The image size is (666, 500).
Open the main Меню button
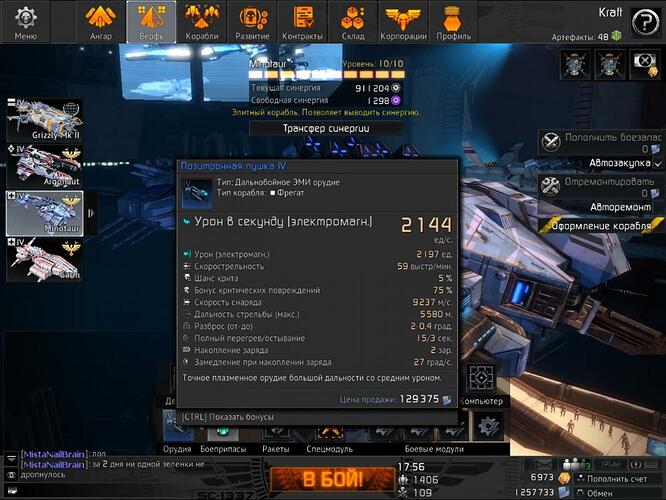point(26,21)
